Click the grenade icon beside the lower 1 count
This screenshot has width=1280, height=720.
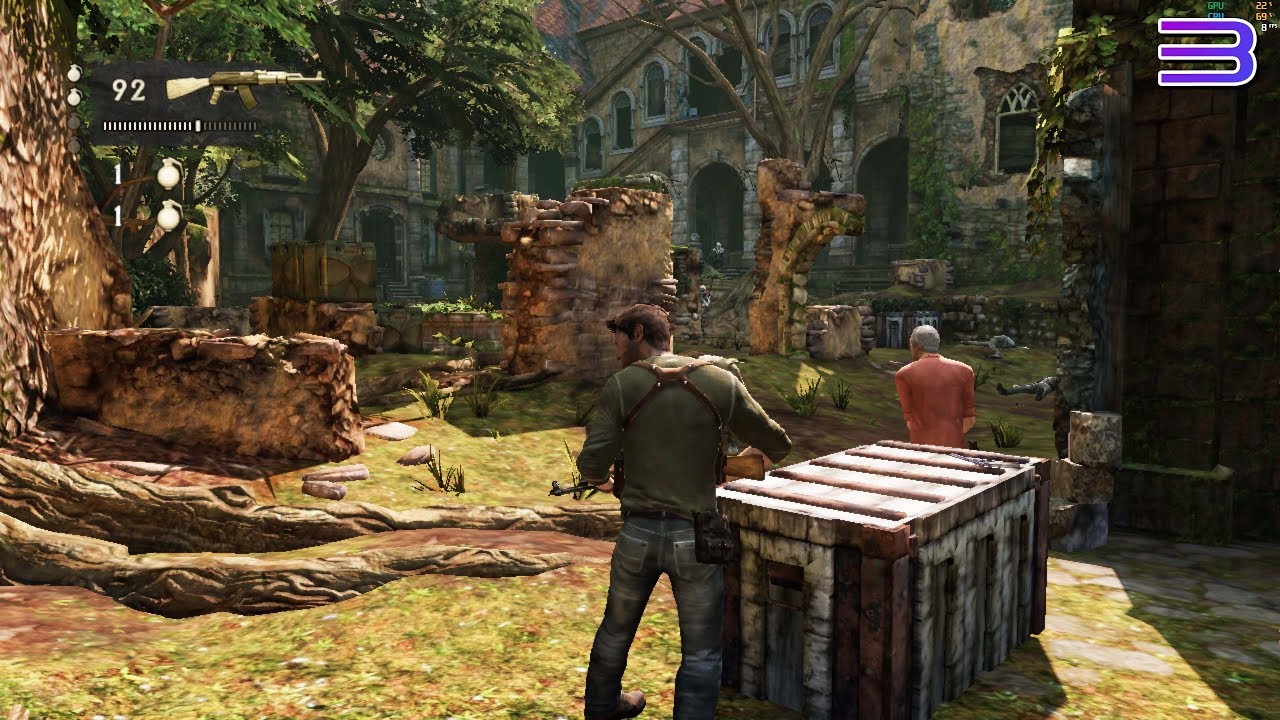pos(169,216)
